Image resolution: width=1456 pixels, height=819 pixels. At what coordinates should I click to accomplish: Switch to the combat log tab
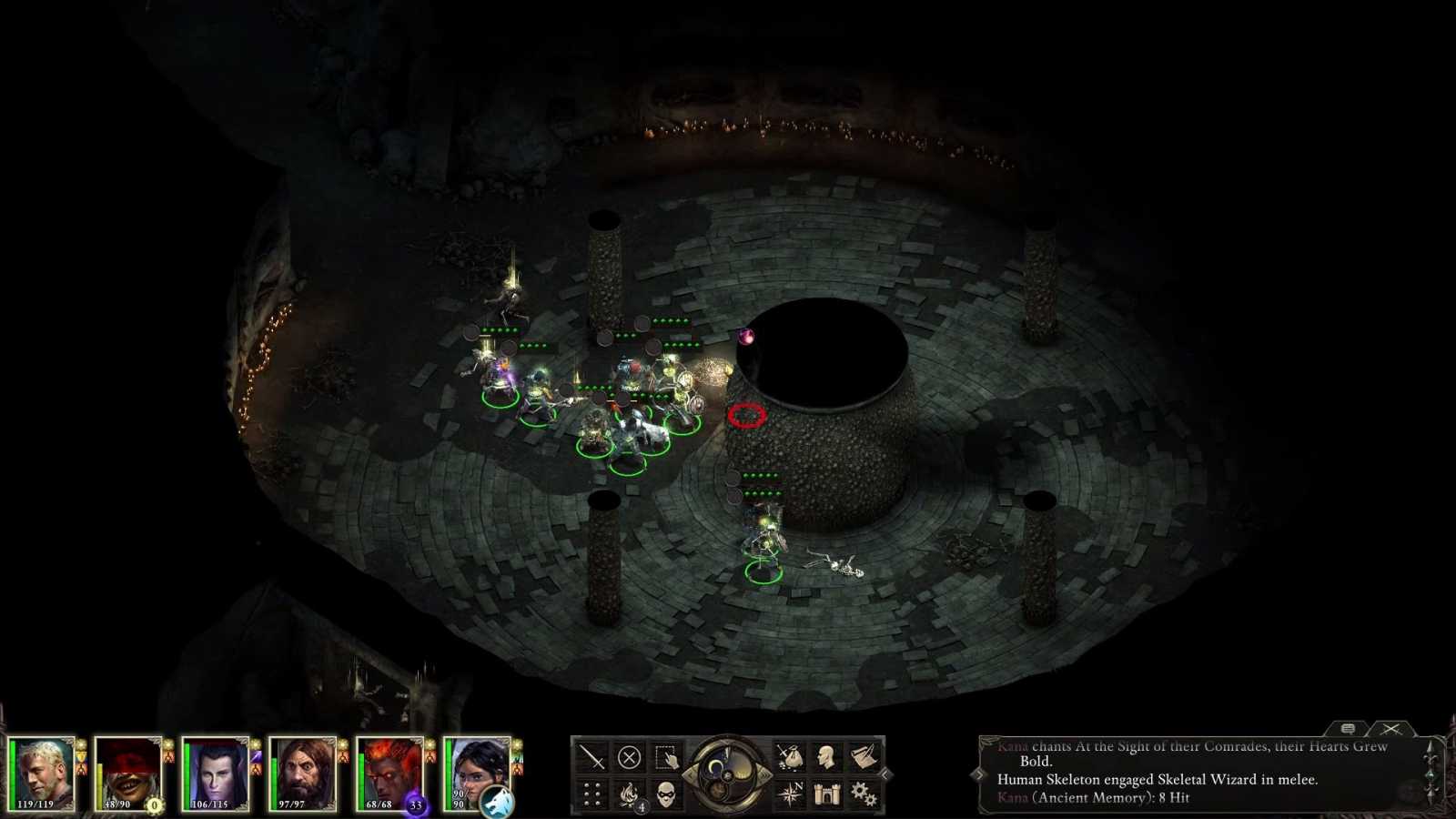pos(1390,728)
